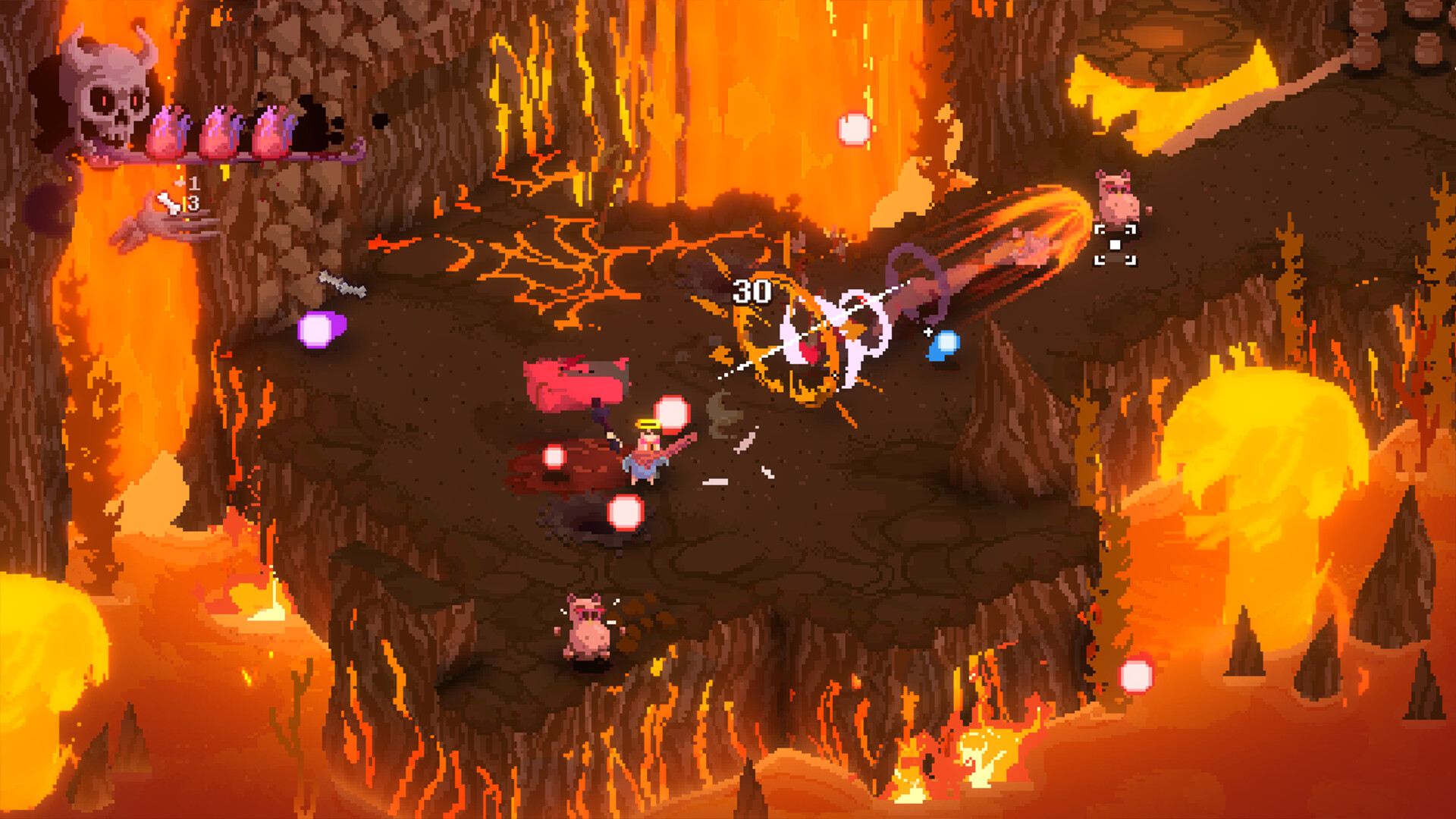Image resolution: width=1456 pixels, height=819 pixels.
Task: Click the bone ammo icon in the hand
Action: coord(168,203)
